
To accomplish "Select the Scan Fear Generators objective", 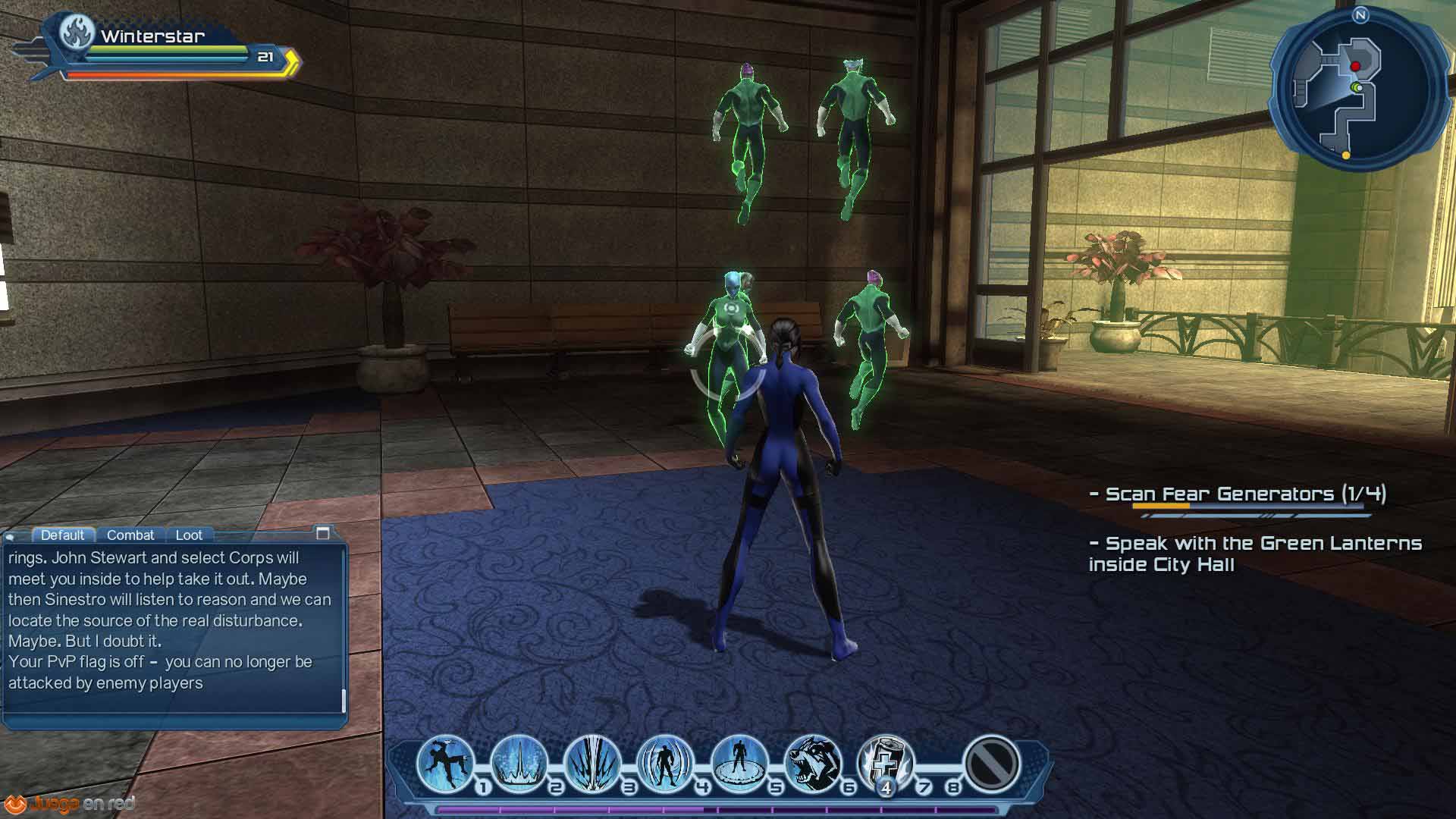I will 1245,494.
